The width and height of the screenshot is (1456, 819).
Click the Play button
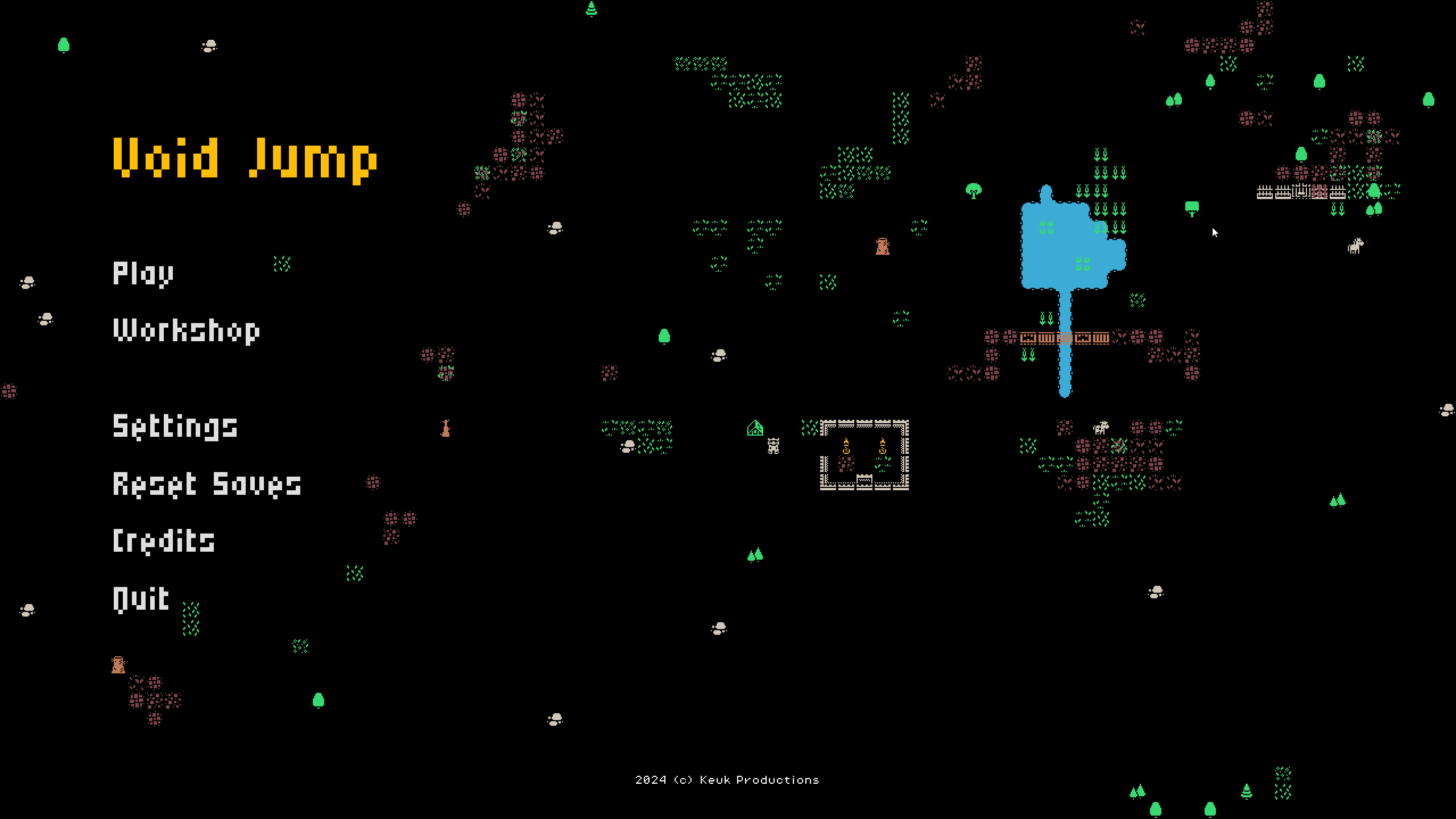click(142, 273)
